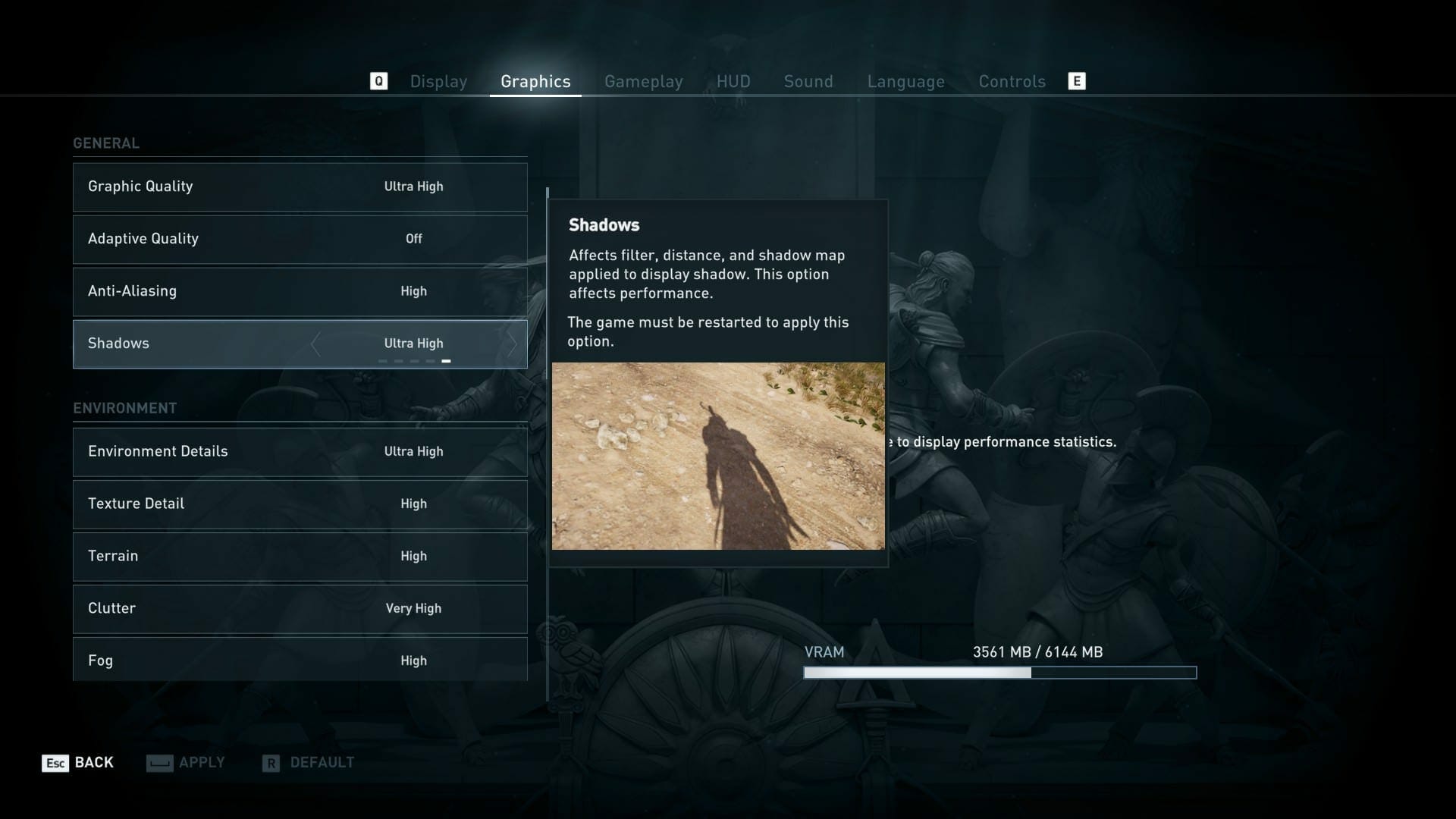Click the VRAM usage bar
The image size is (1456, 819).
click(998, 672)
